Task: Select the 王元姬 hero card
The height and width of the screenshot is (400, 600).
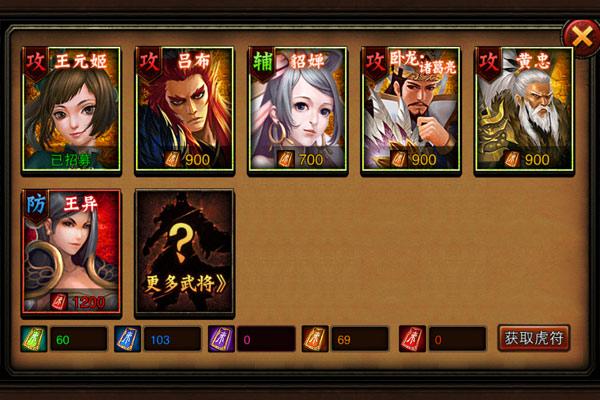Action: (71, 110)
